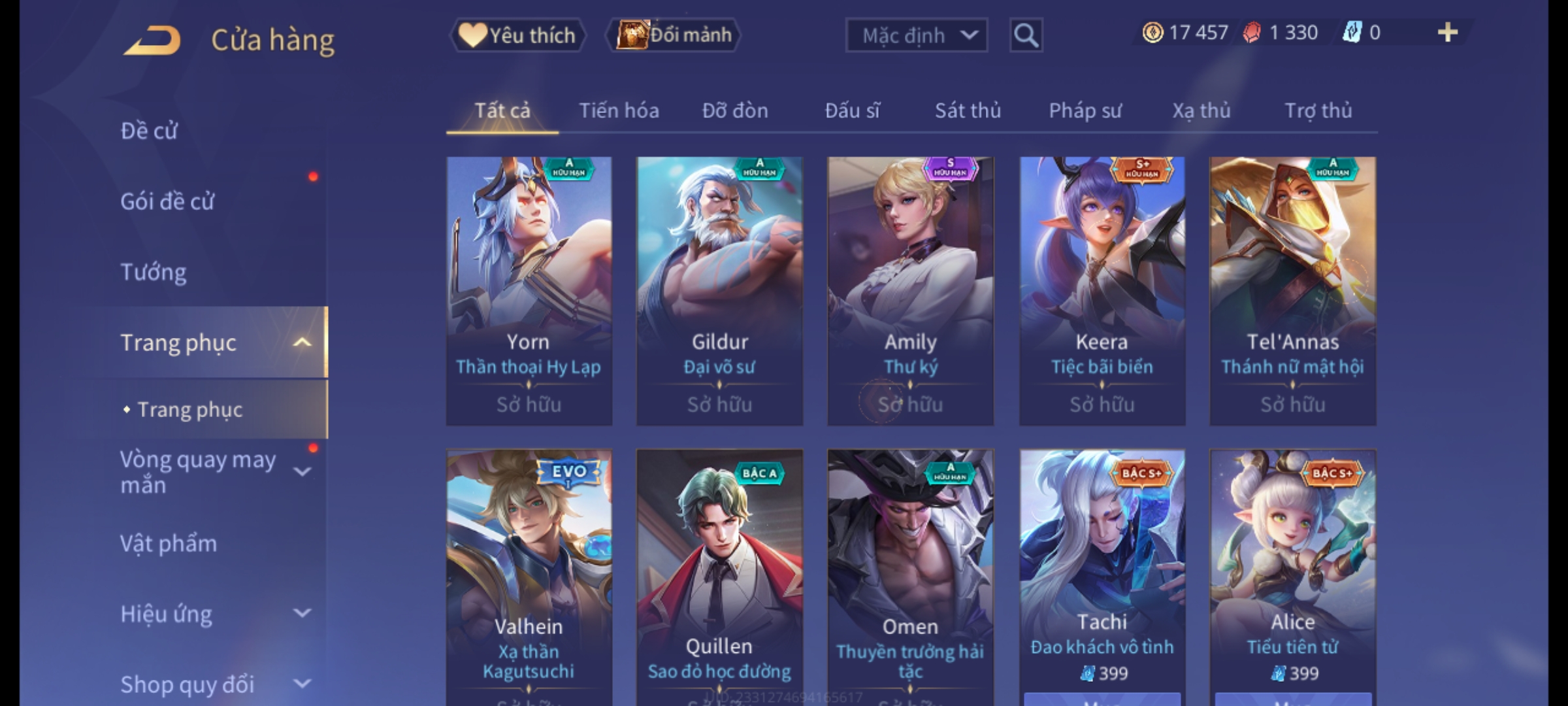Switch to the Tiến hóa tab
The height and width of the screenshot is (706, 1568).
pos(619,110)
